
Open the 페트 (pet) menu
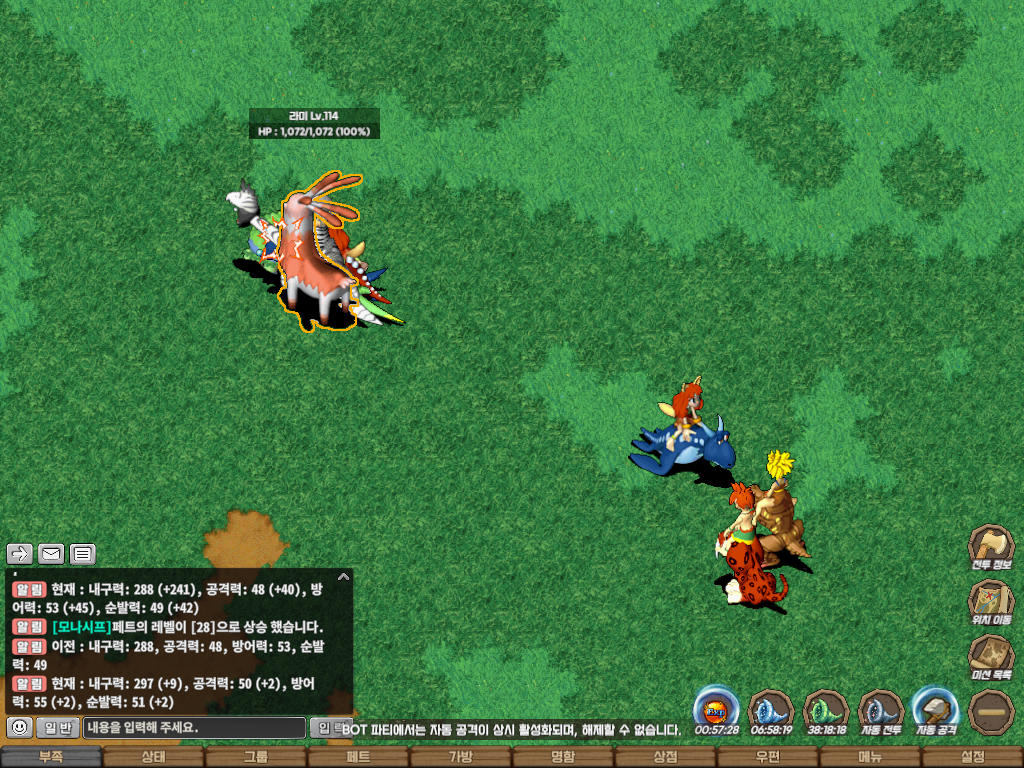coord(358,757)
